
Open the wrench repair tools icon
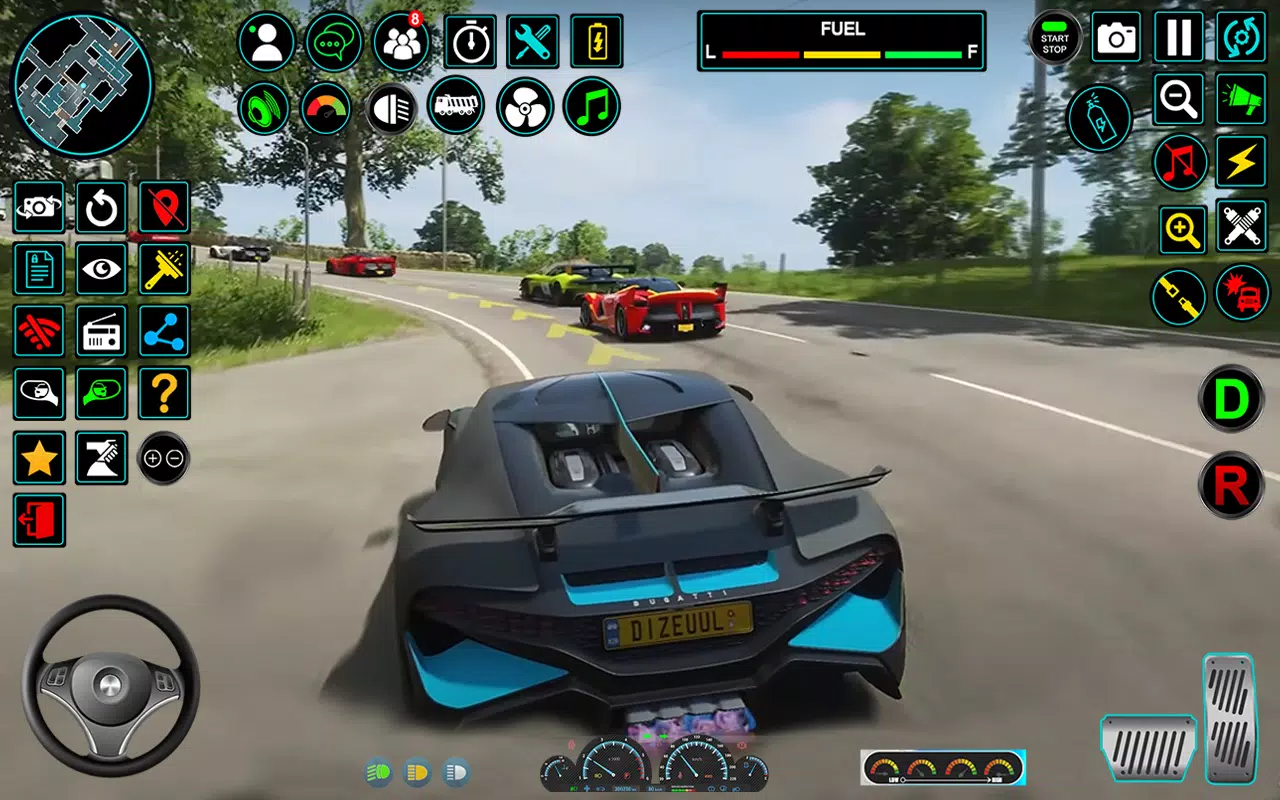point(533,41)
